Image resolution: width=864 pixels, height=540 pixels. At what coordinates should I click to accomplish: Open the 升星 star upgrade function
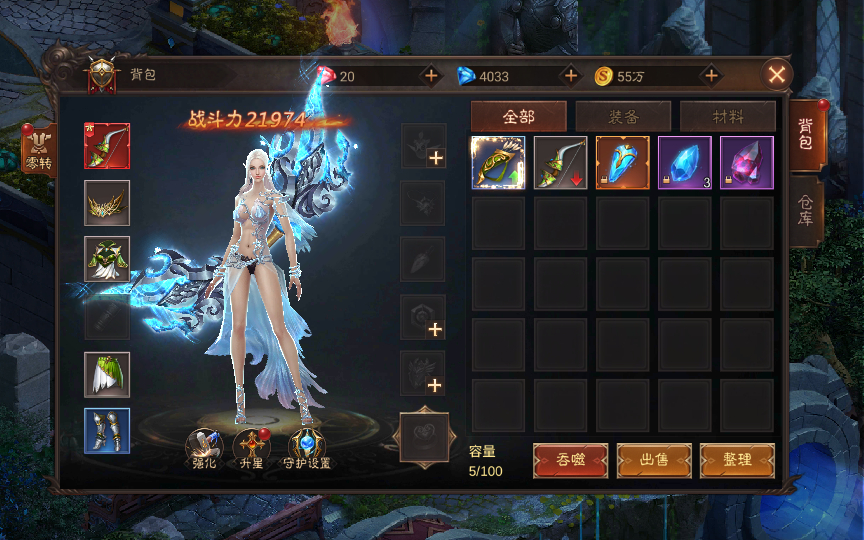[x=251, y=449]
